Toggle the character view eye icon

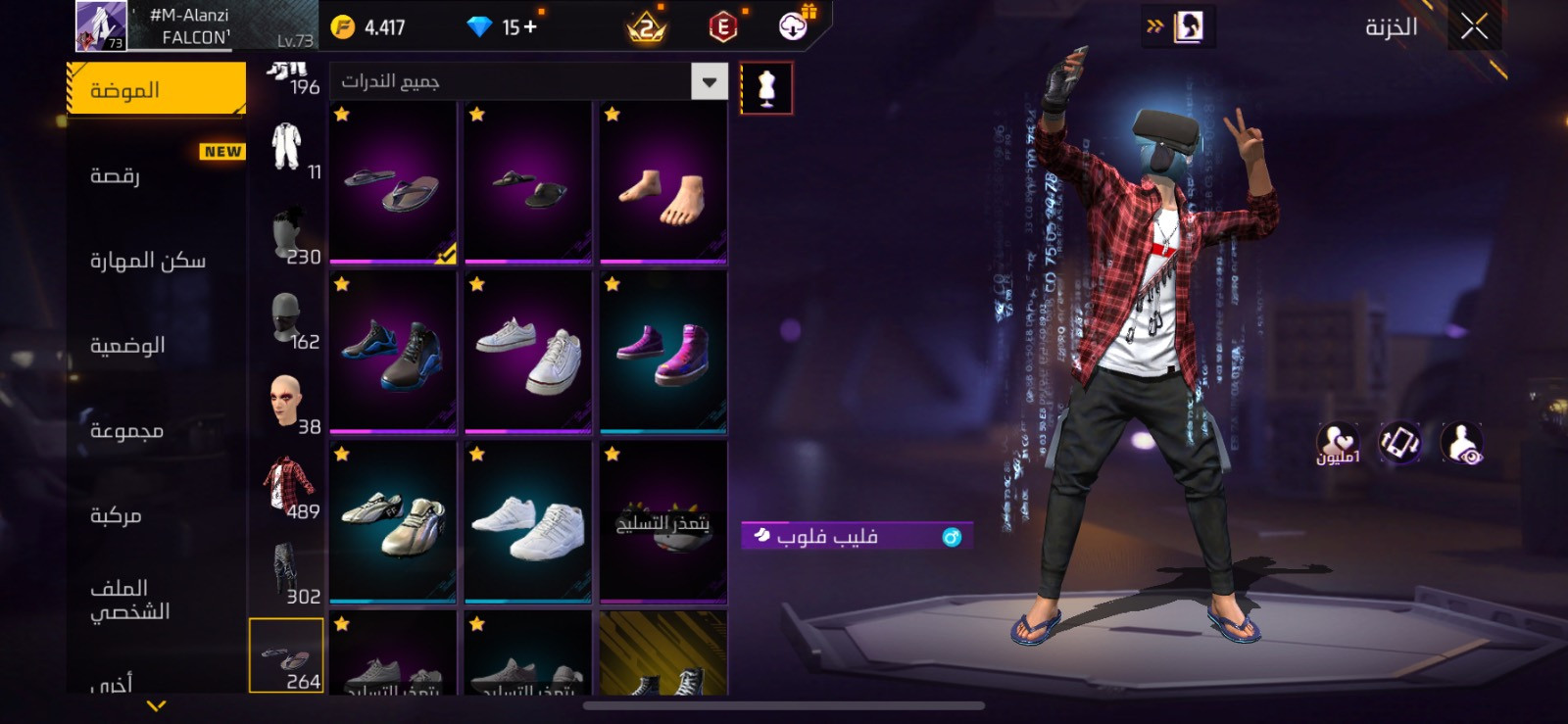pyautogui.click(x=1462, y=443)
